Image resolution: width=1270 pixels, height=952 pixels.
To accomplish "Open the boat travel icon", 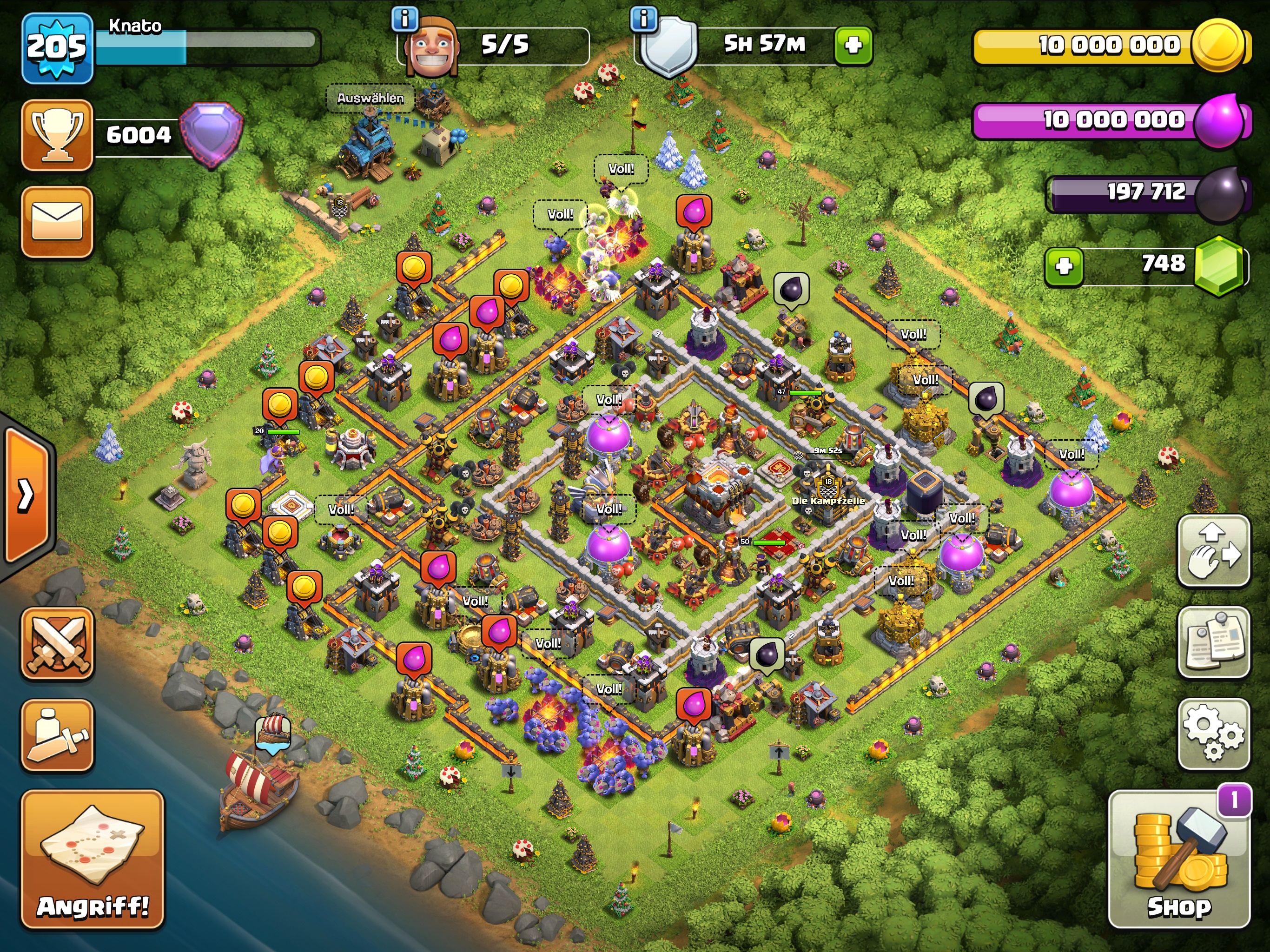I will pos(273,733).
